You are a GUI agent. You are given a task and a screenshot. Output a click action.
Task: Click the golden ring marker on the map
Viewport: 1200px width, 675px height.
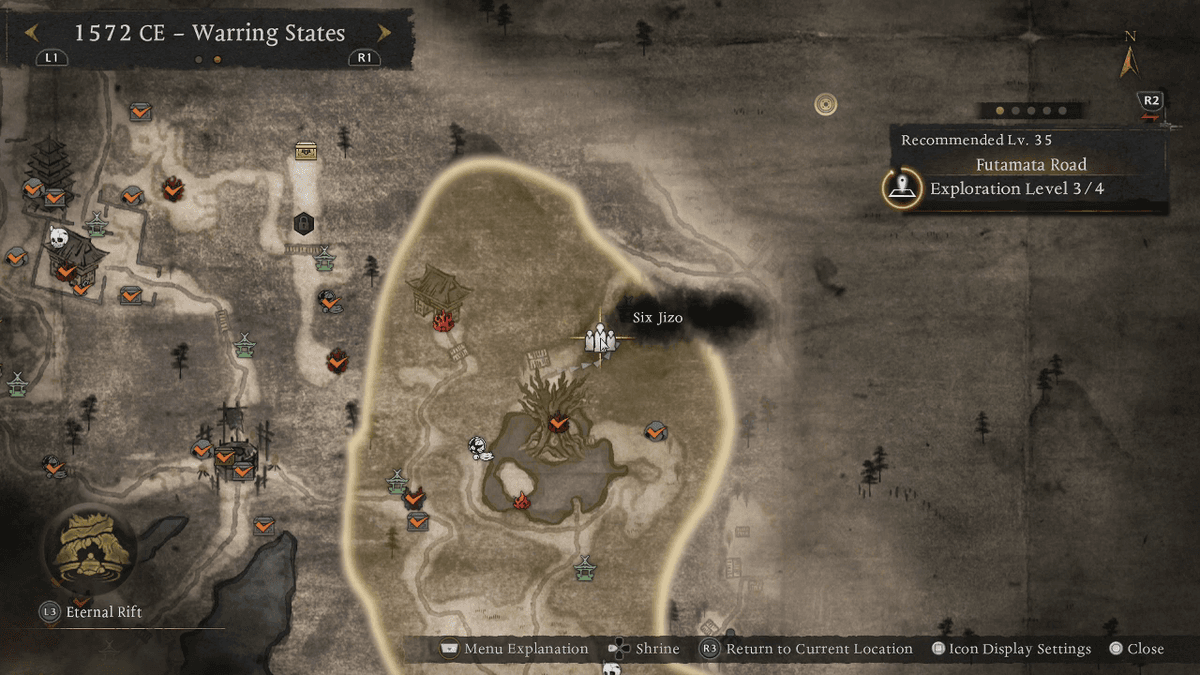pyautogui.click(x=825, y=104)
